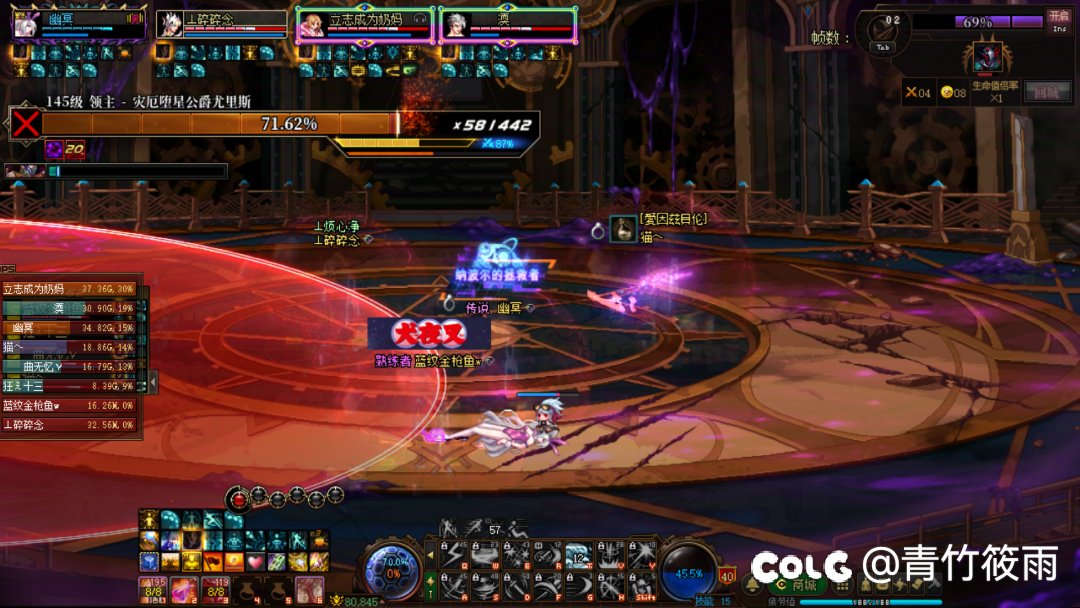Viewport: 1080px width, 608px height.
Task: Click the pink heart buff icon
Action: [x=254, y=562]
